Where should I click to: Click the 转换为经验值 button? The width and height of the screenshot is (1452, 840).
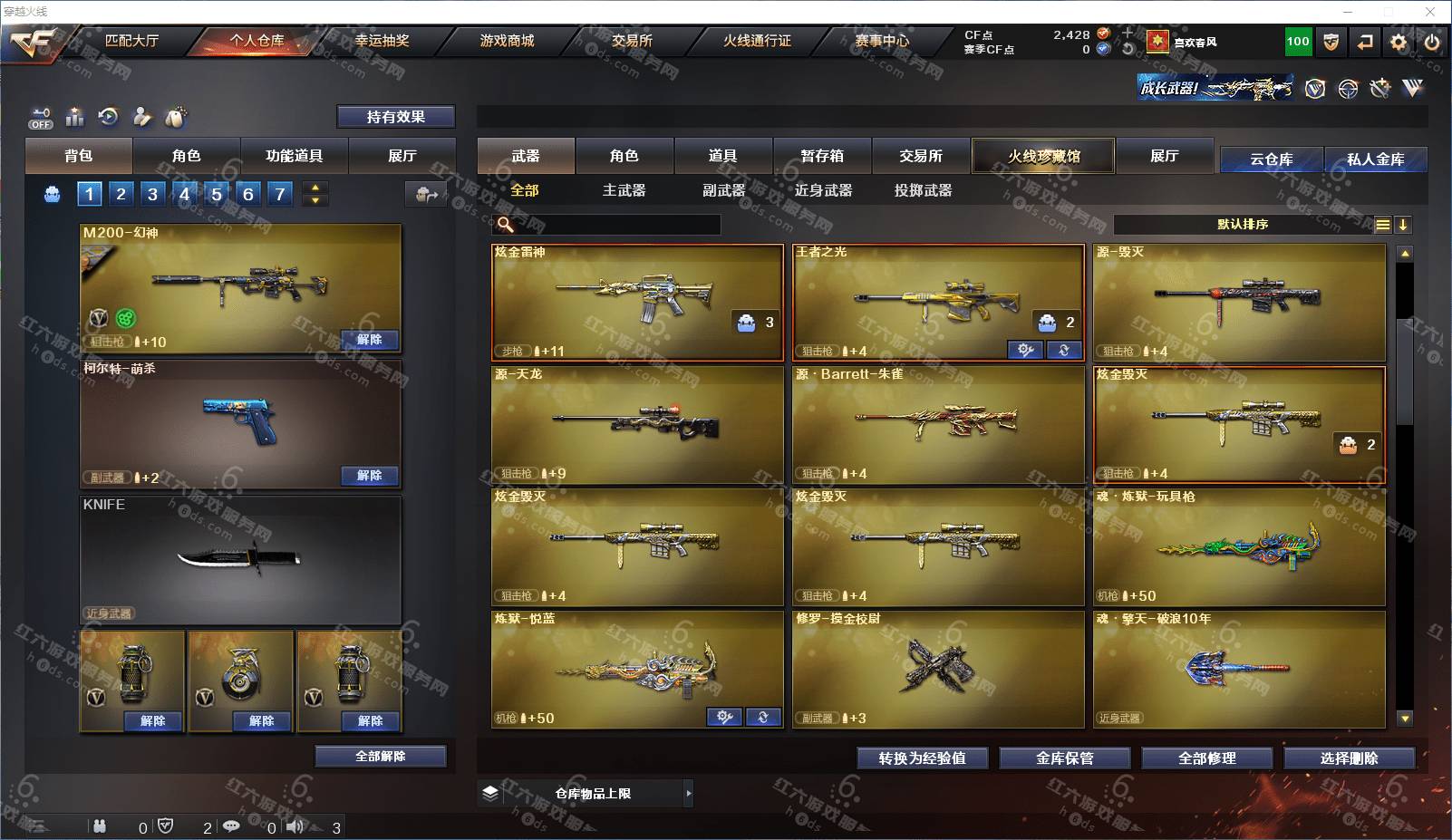(922, 758)
